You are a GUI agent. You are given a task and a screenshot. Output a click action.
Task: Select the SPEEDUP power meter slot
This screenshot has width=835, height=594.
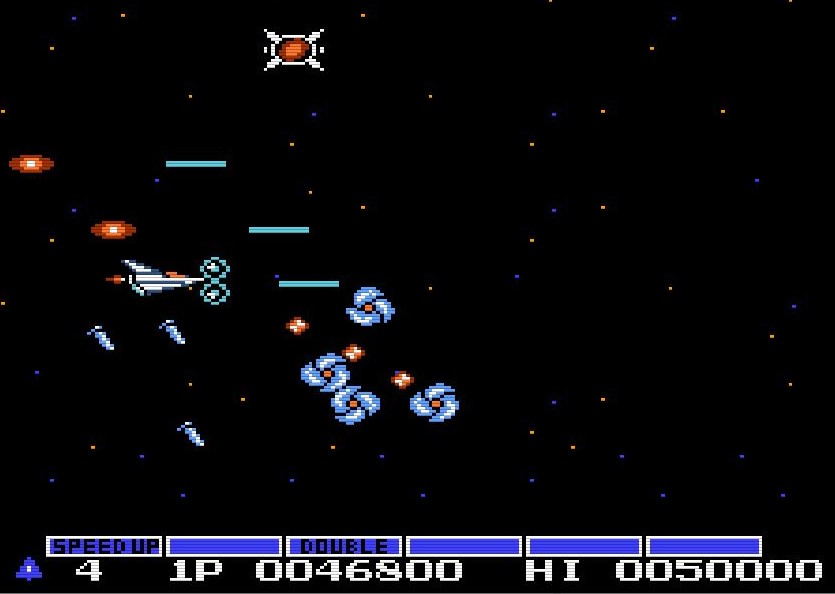104,546
